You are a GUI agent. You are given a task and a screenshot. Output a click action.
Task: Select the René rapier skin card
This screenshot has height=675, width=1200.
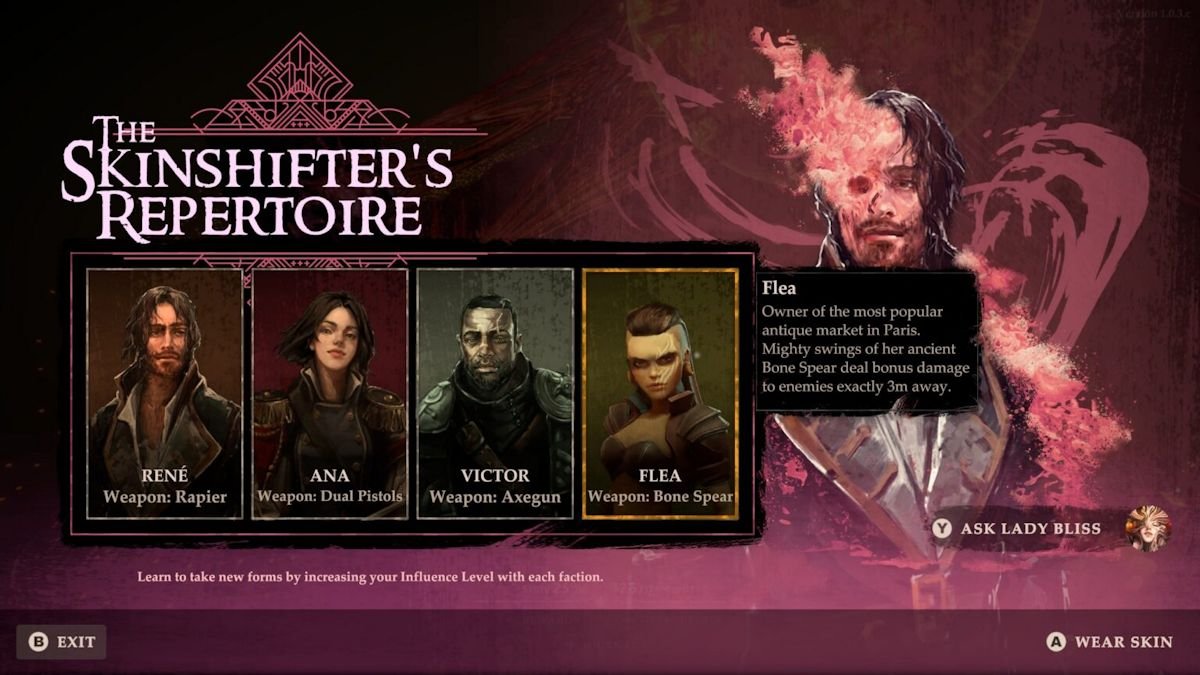[x=165, y=393]
